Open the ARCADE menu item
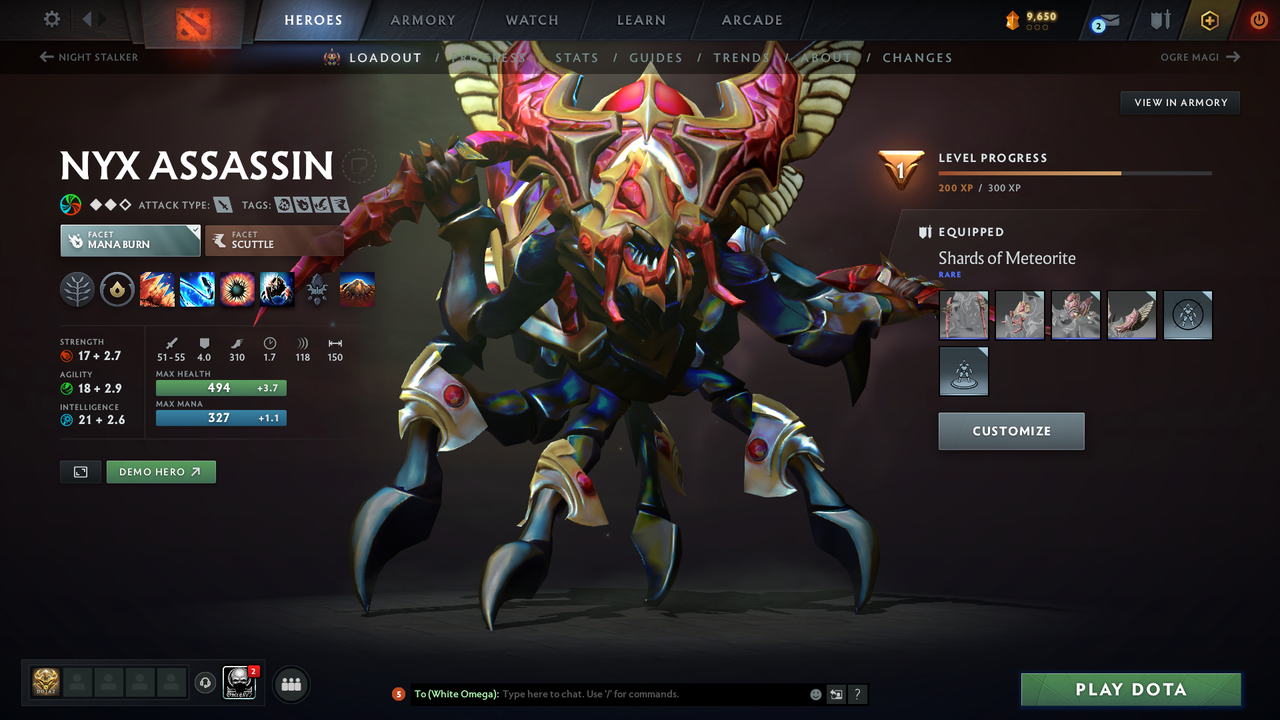 point(751,19)
